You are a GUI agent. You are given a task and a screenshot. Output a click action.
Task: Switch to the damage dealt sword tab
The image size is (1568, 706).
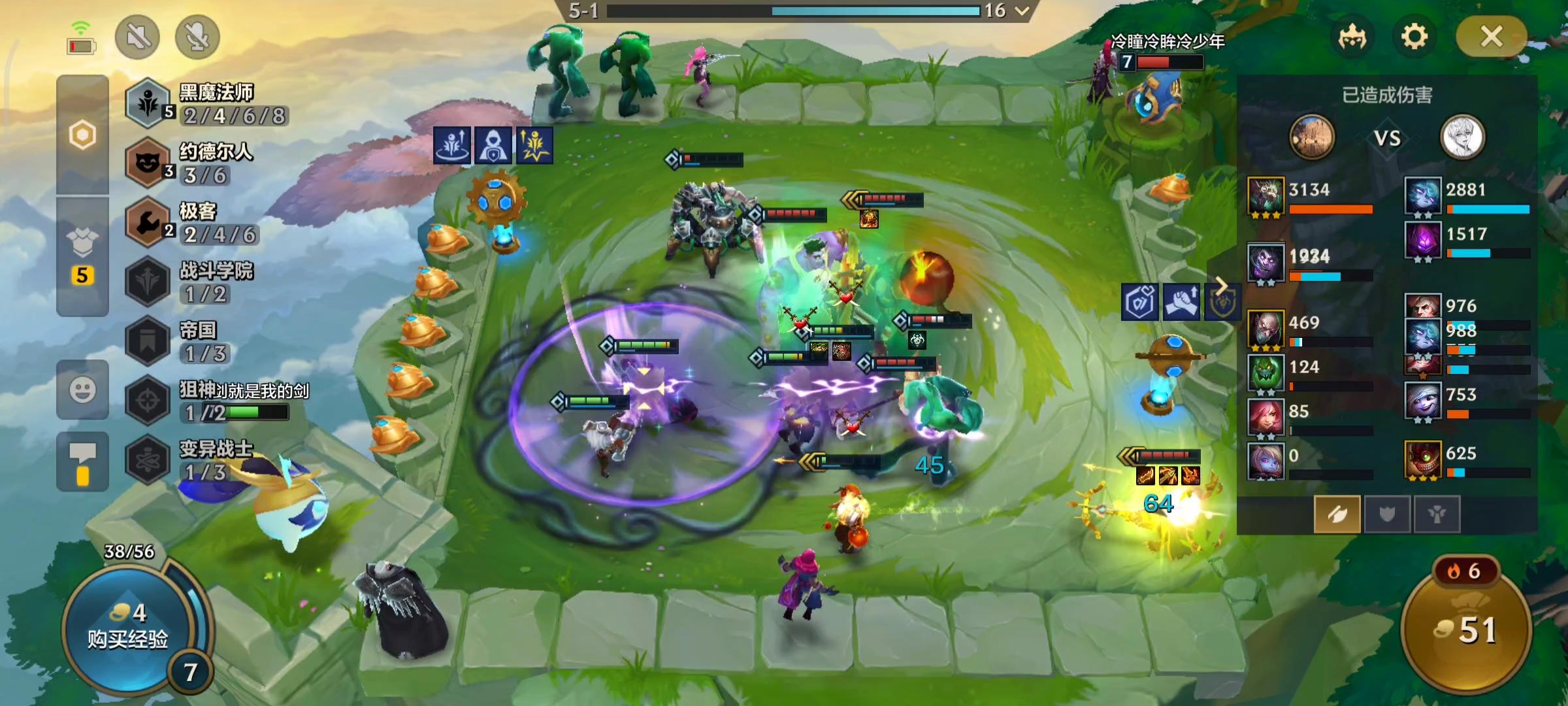(1337, 514)
